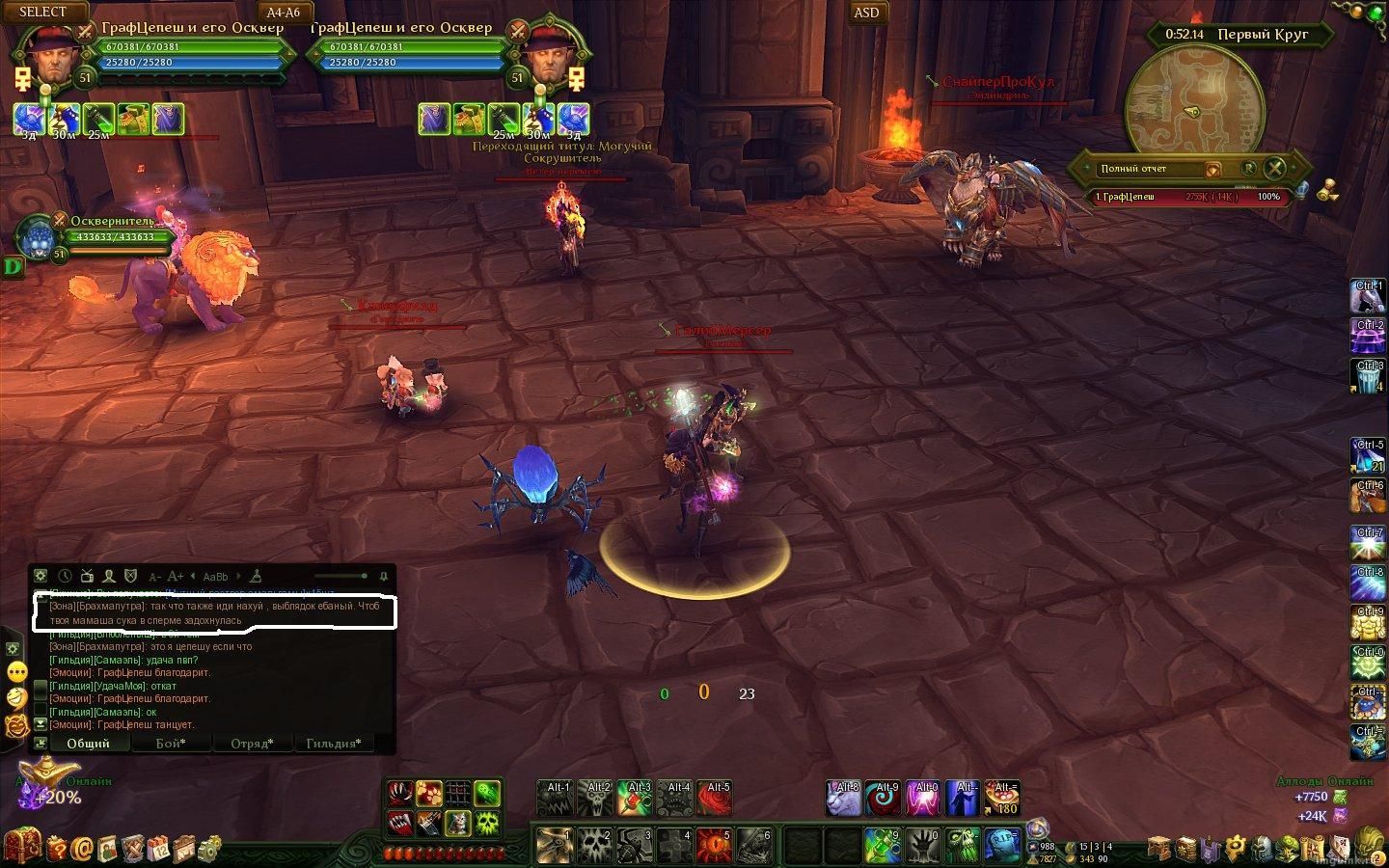Use the green potion in slot 9

tap(882, 846)
